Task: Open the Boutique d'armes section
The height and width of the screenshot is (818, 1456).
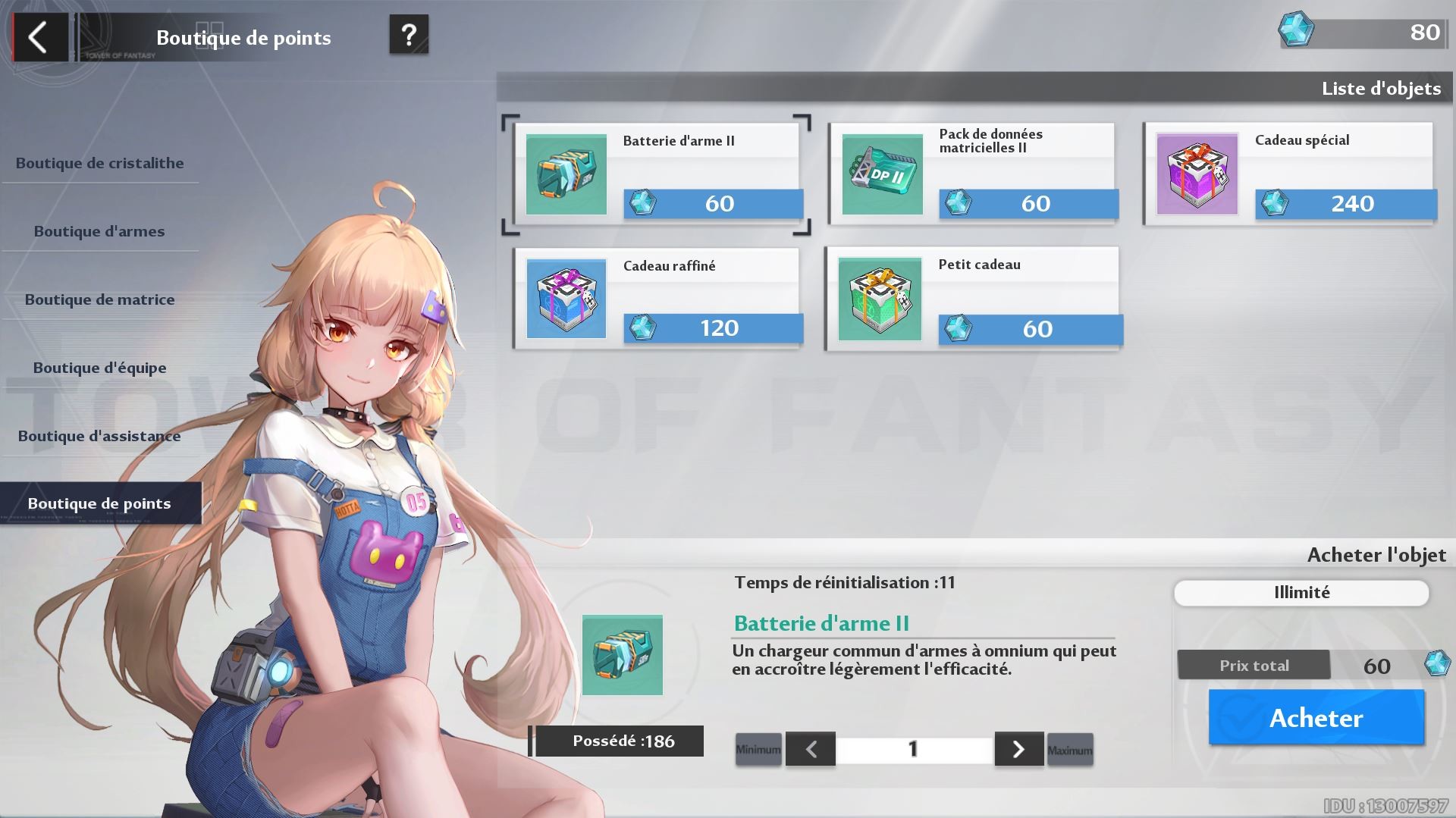Action: coord(99,231)
